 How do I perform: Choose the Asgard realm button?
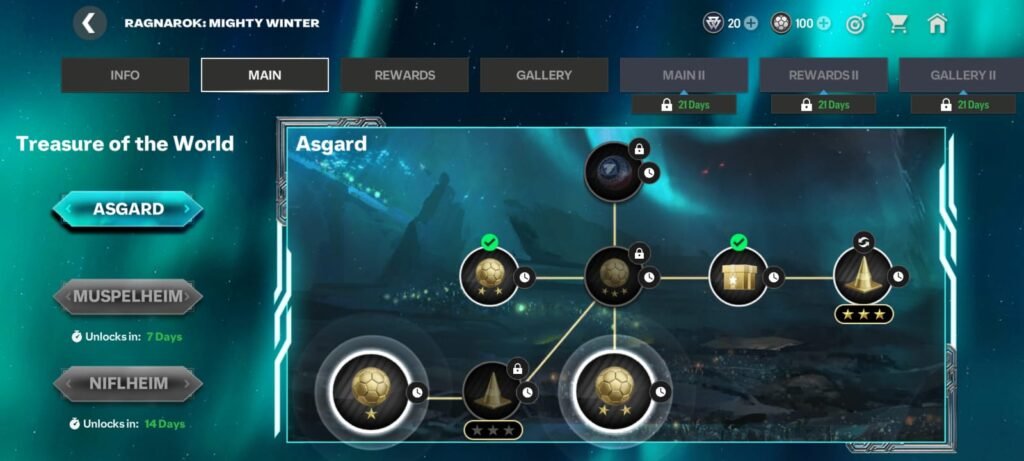pos(128,210)
